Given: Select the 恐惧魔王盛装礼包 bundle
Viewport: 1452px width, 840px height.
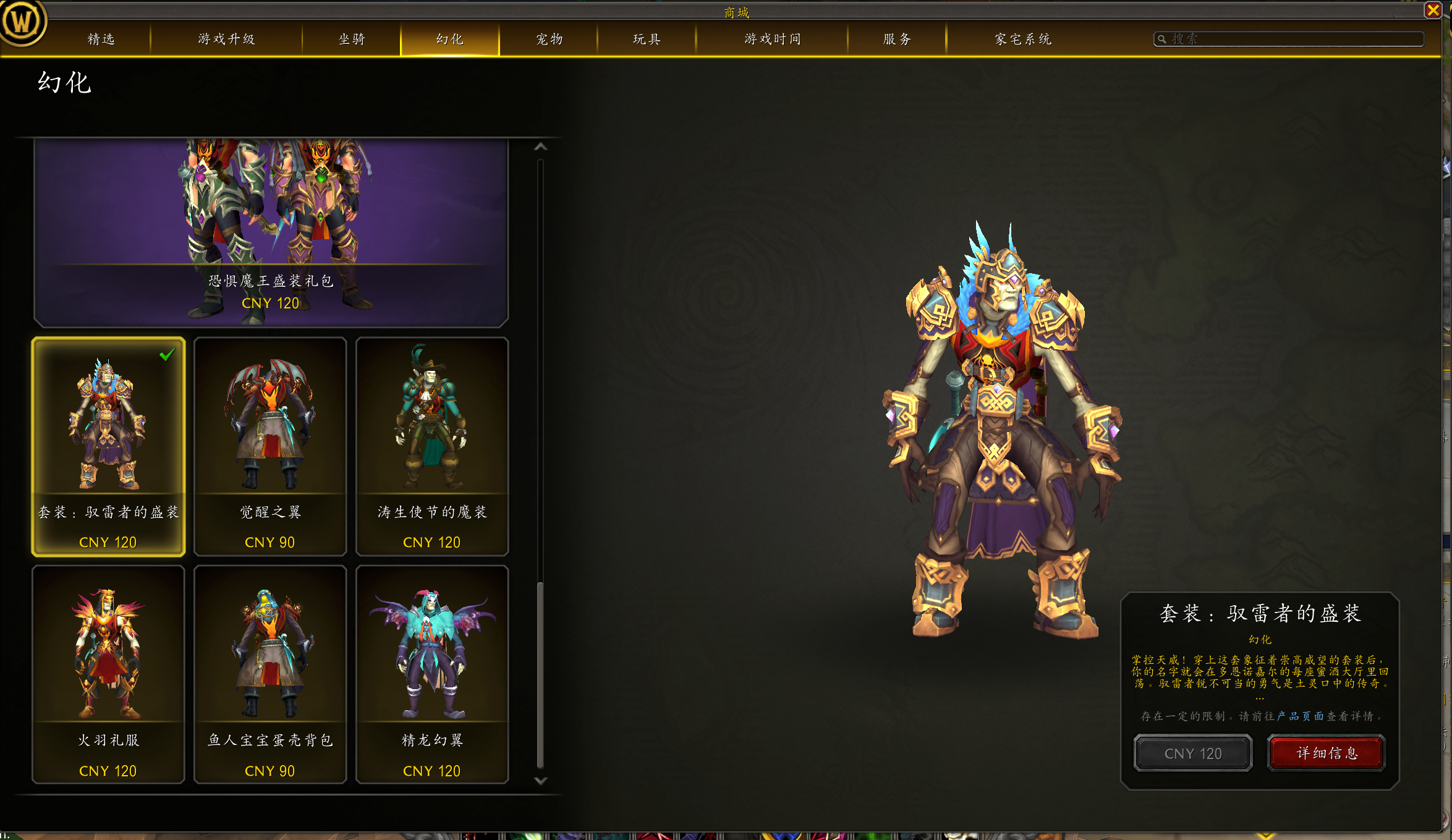Looking at the screenshot, I should (x=271, y=232).
